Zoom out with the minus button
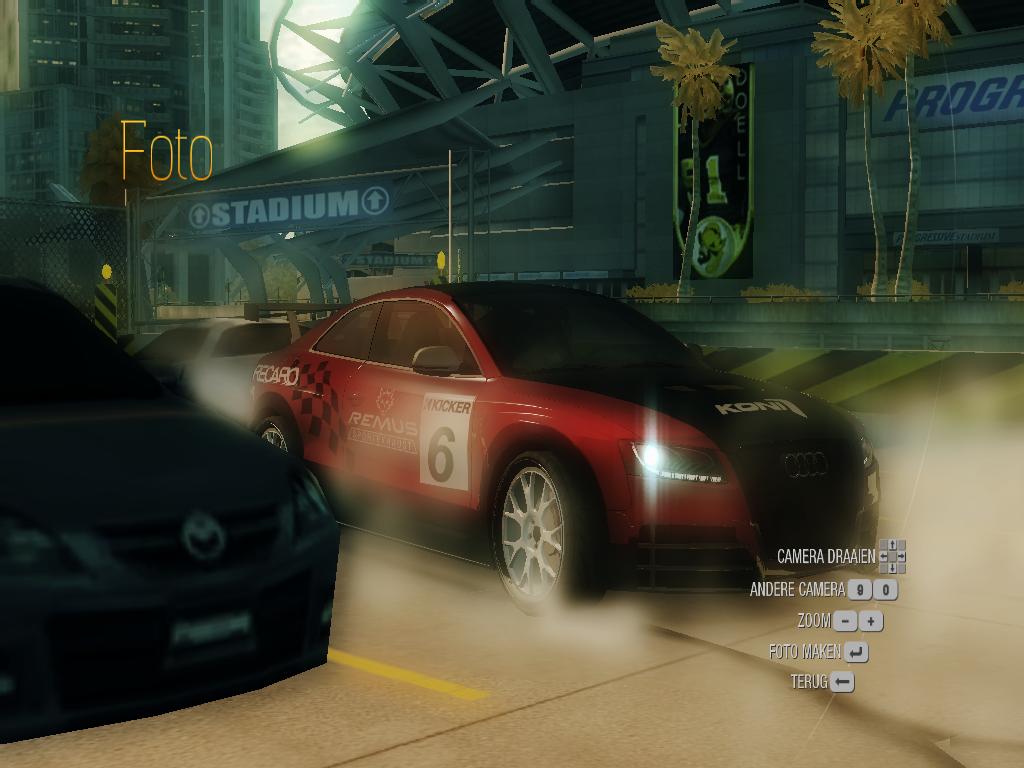This screenshot has width=1024, height=768. [x=846, y=621]
